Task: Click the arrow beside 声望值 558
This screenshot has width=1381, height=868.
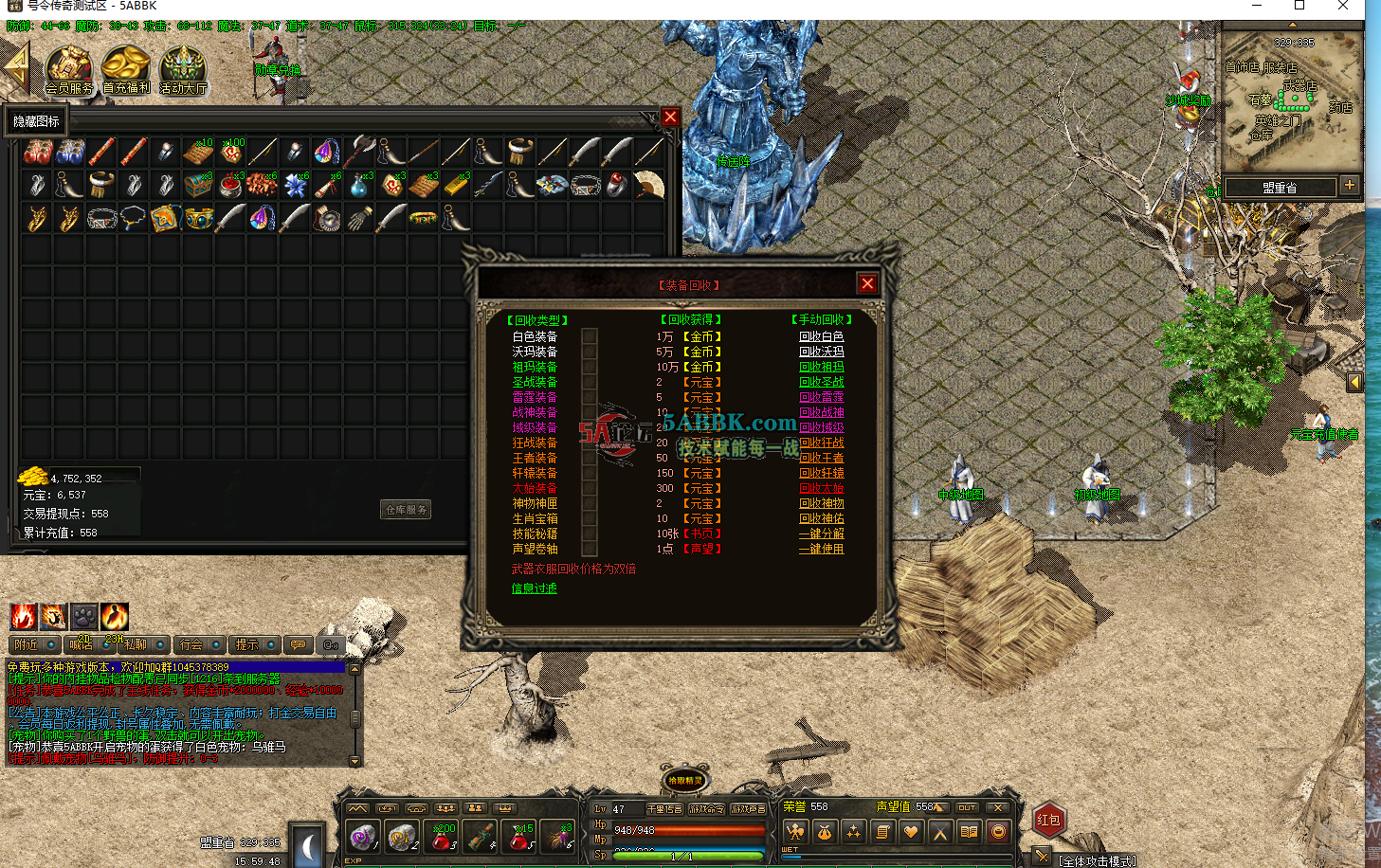Action: pyautogui.click(x=940, y=807)
